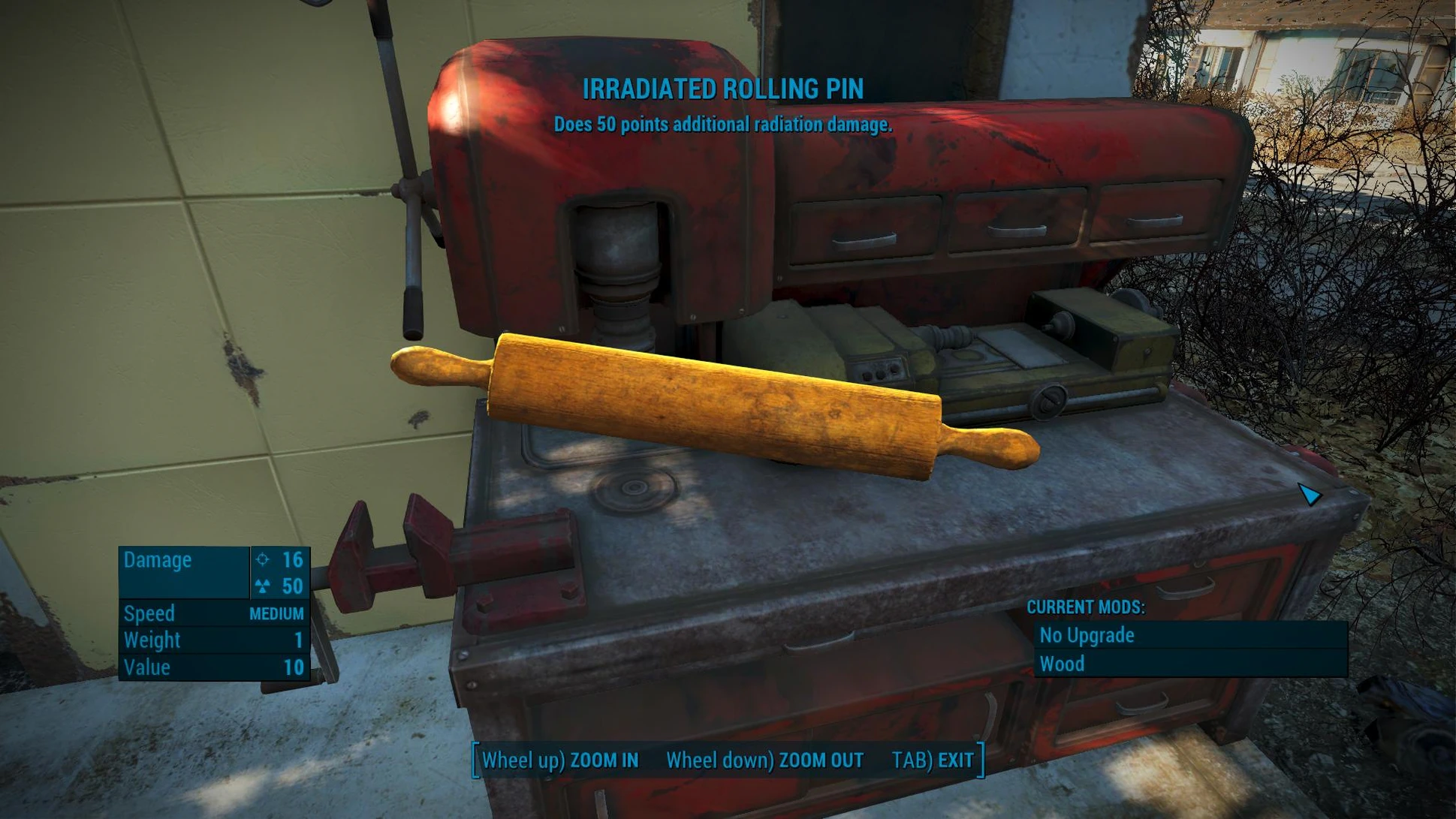Click the ZOOM OUT button

click(x=764, y=760)
